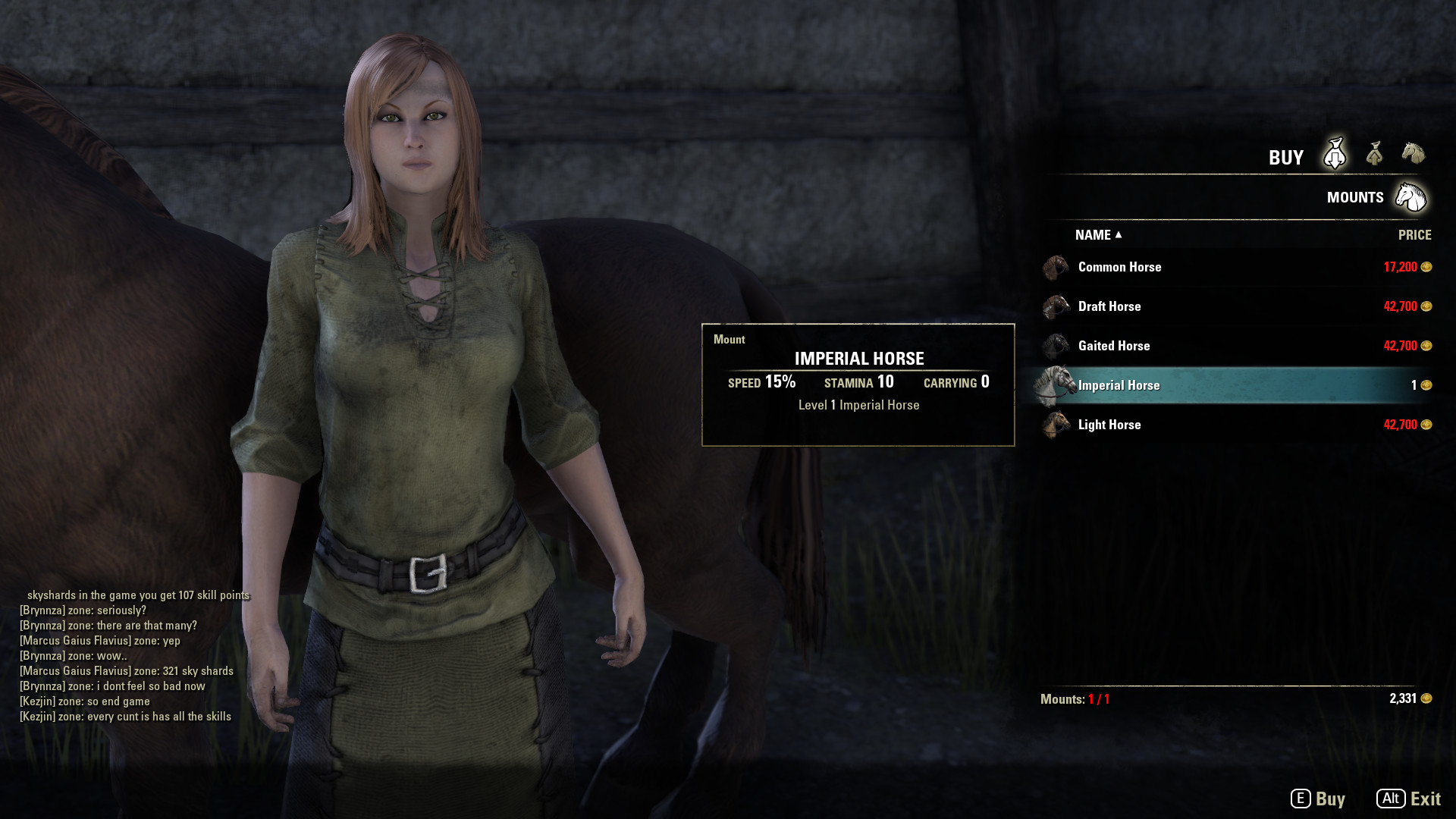The width and height of the screenshot is (1456, 819).
Task: Open the zone chat log
Action: click(129, 656)
